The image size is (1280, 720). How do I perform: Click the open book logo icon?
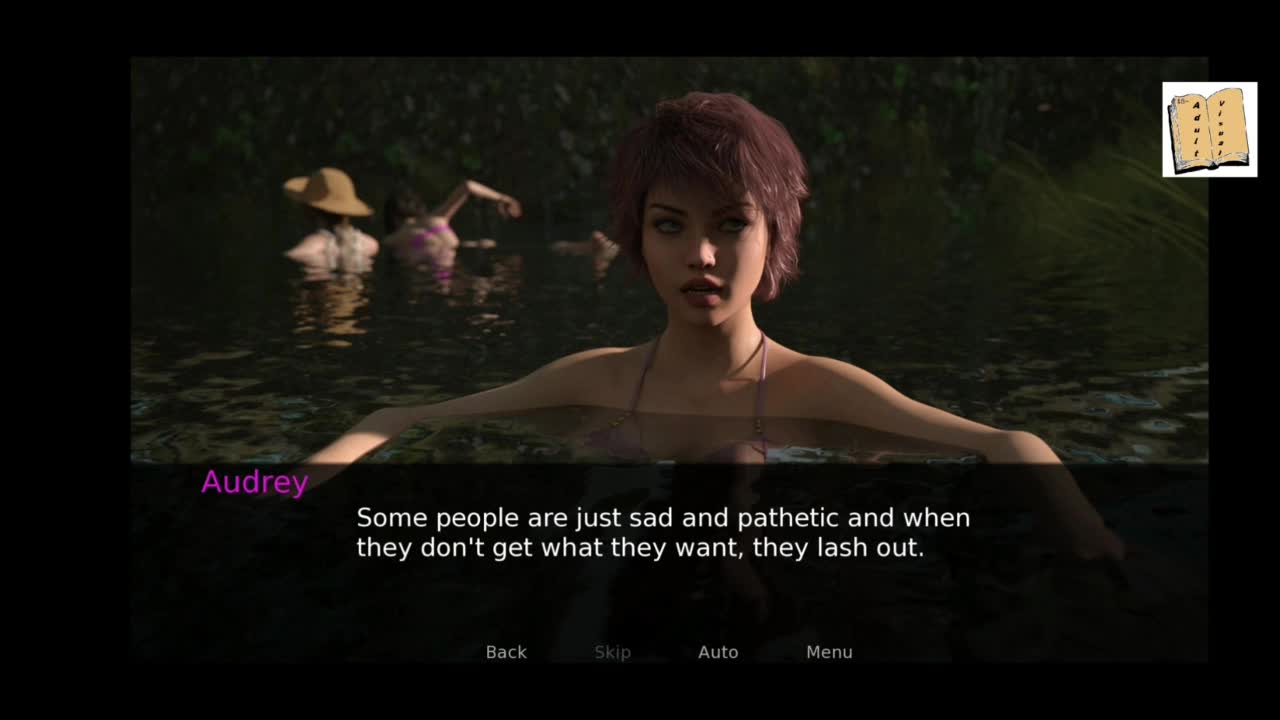click(x=1209, y=130)
